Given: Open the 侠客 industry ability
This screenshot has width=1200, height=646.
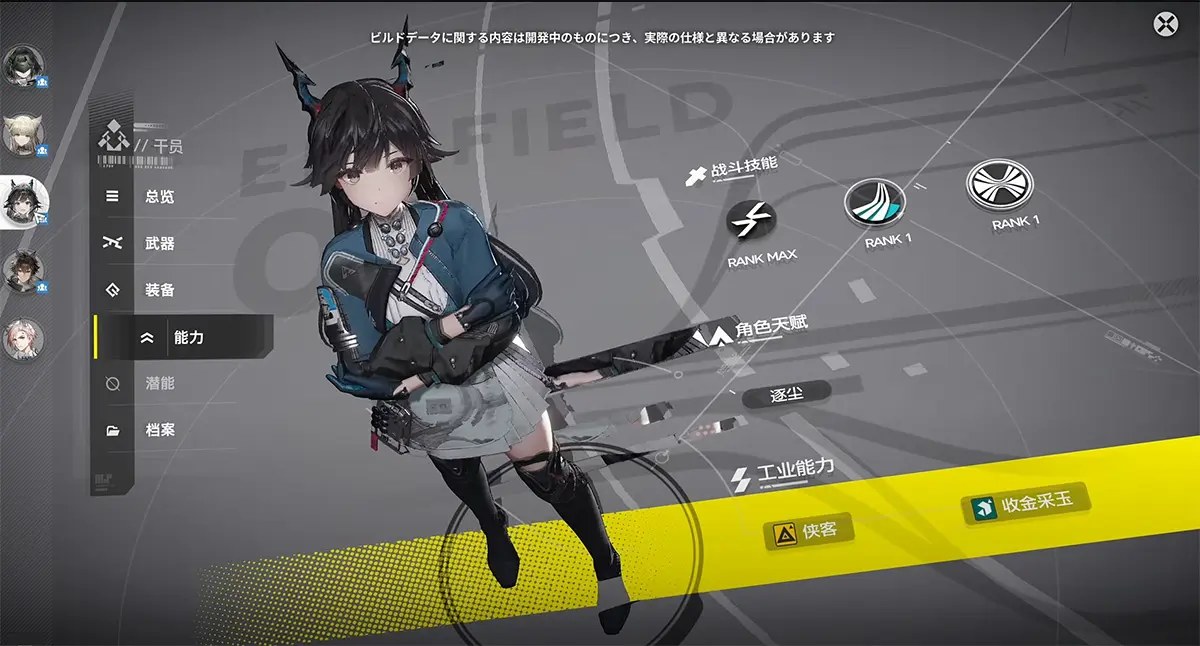Looking at the screenshot, I should [808, 532].
